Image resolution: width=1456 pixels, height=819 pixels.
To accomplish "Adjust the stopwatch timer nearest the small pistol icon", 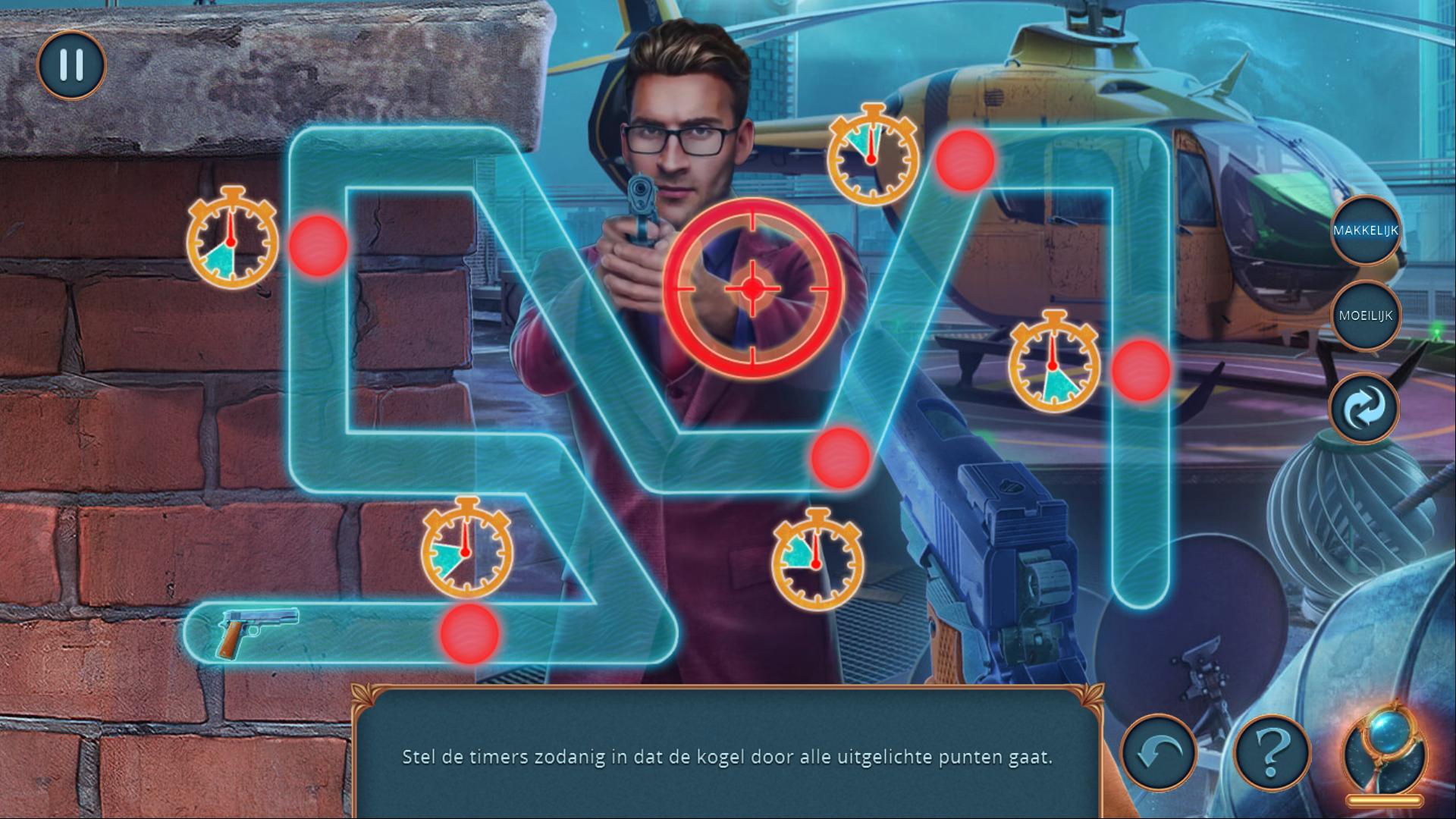I will [466, 549].
